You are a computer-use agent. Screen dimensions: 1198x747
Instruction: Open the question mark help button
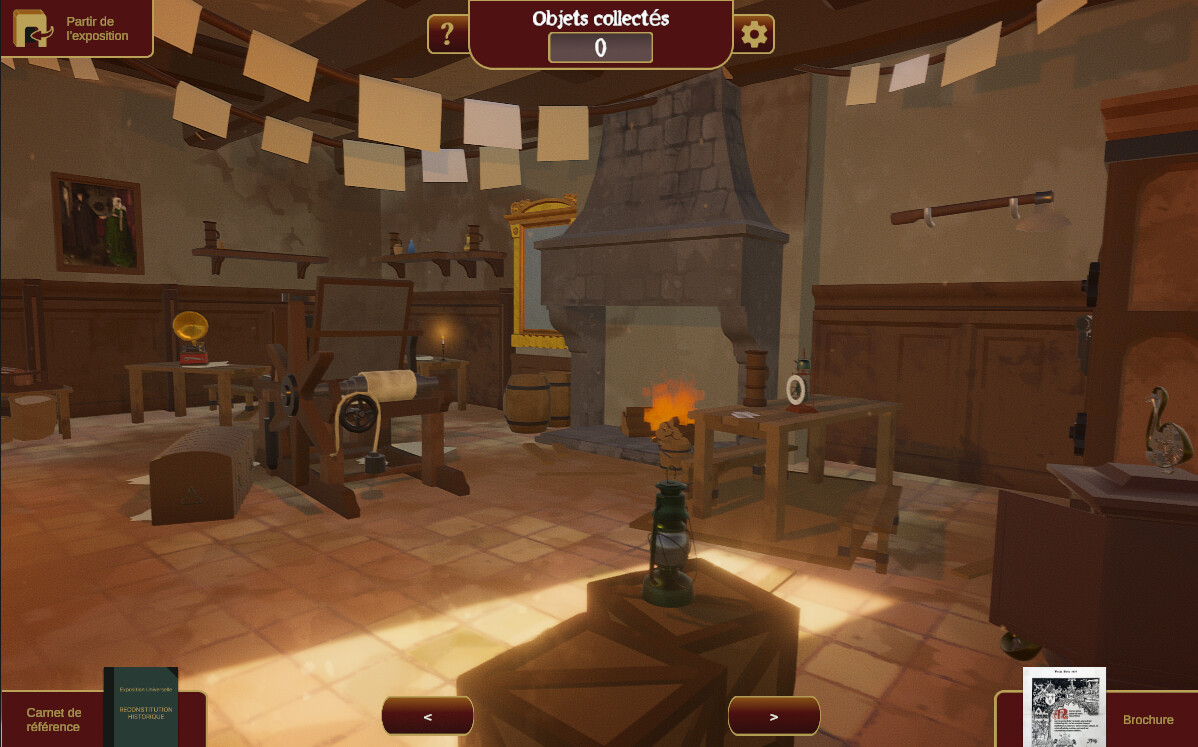(447, 35)
